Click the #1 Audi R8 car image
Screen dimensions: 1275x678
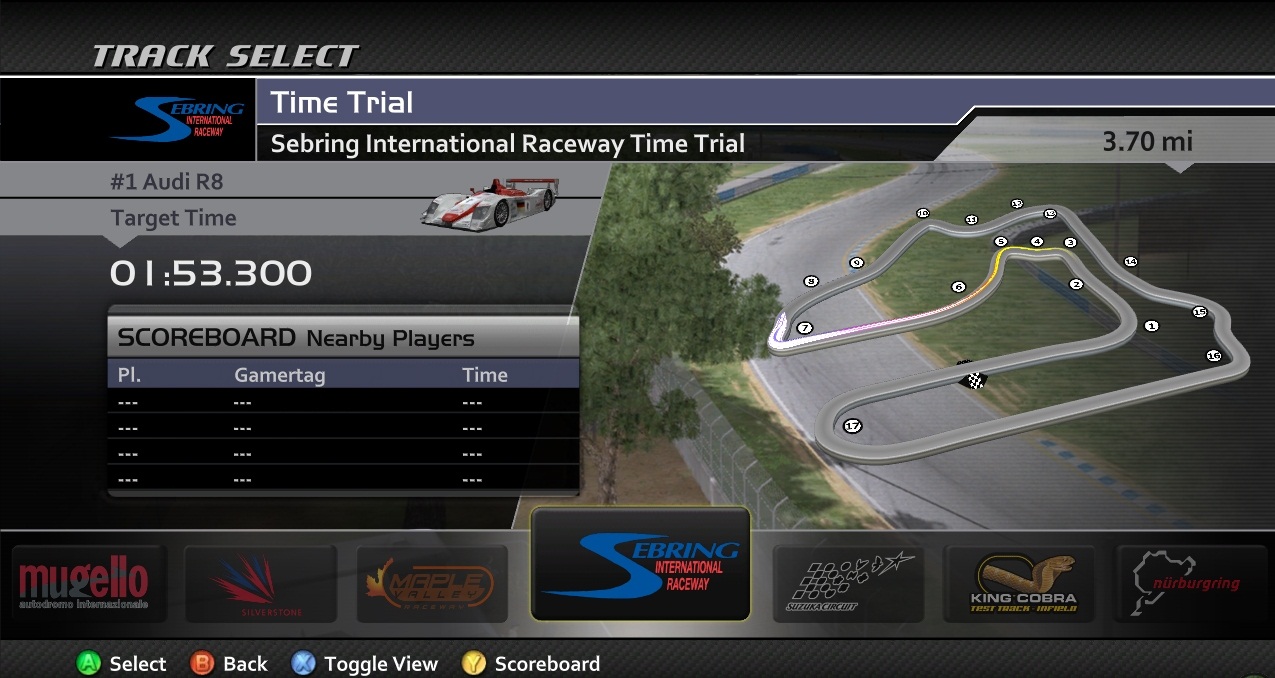(489, 201)
